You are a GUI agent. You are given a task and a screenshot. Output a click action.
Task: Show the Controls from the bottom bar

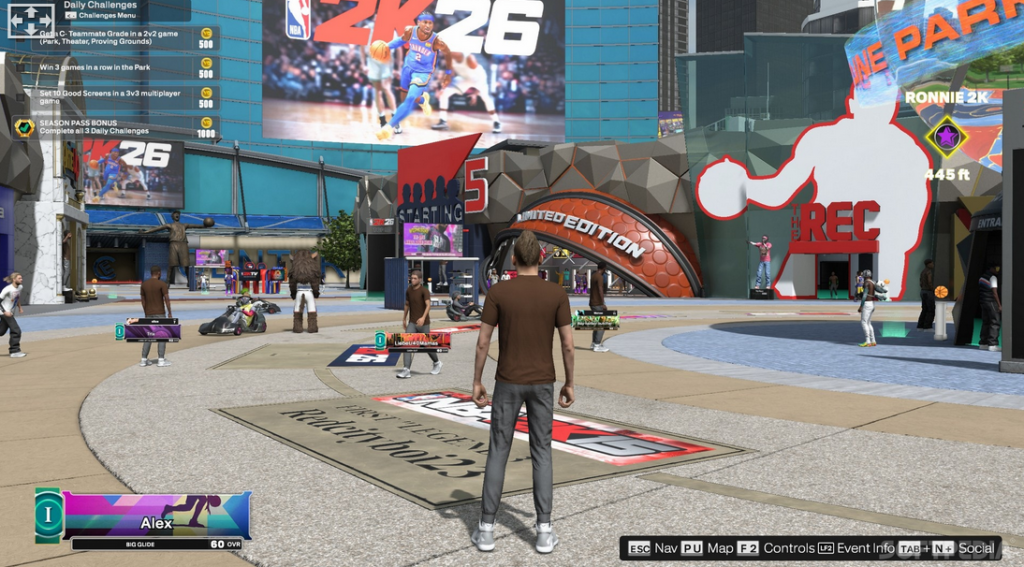coord(776,548)
